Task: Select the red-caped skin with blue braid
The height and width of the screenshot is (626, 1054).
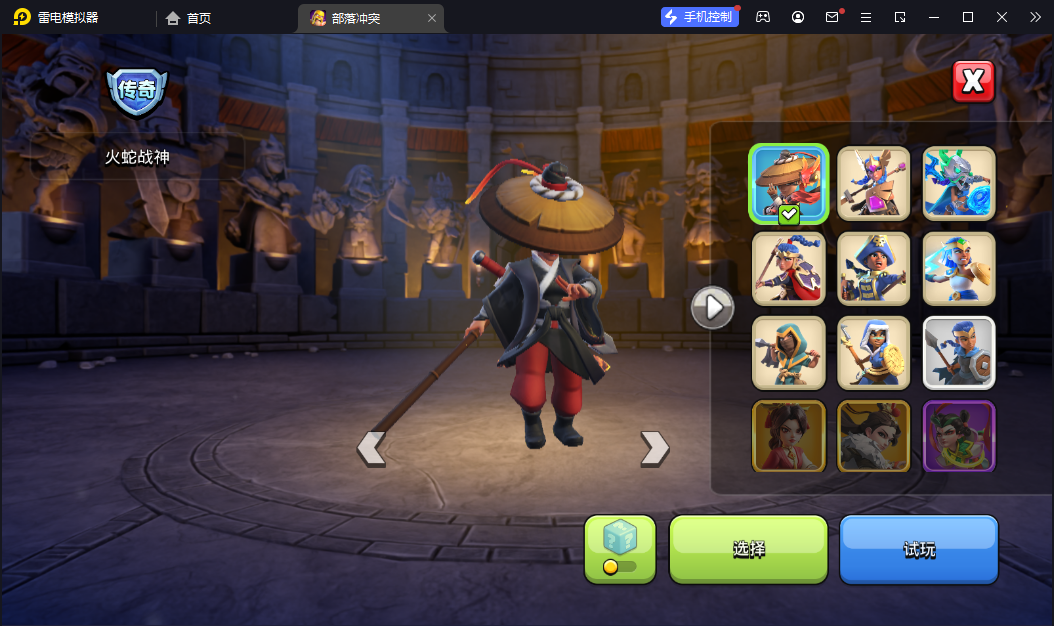Action: pyautogui.click(x=789, y=268)
